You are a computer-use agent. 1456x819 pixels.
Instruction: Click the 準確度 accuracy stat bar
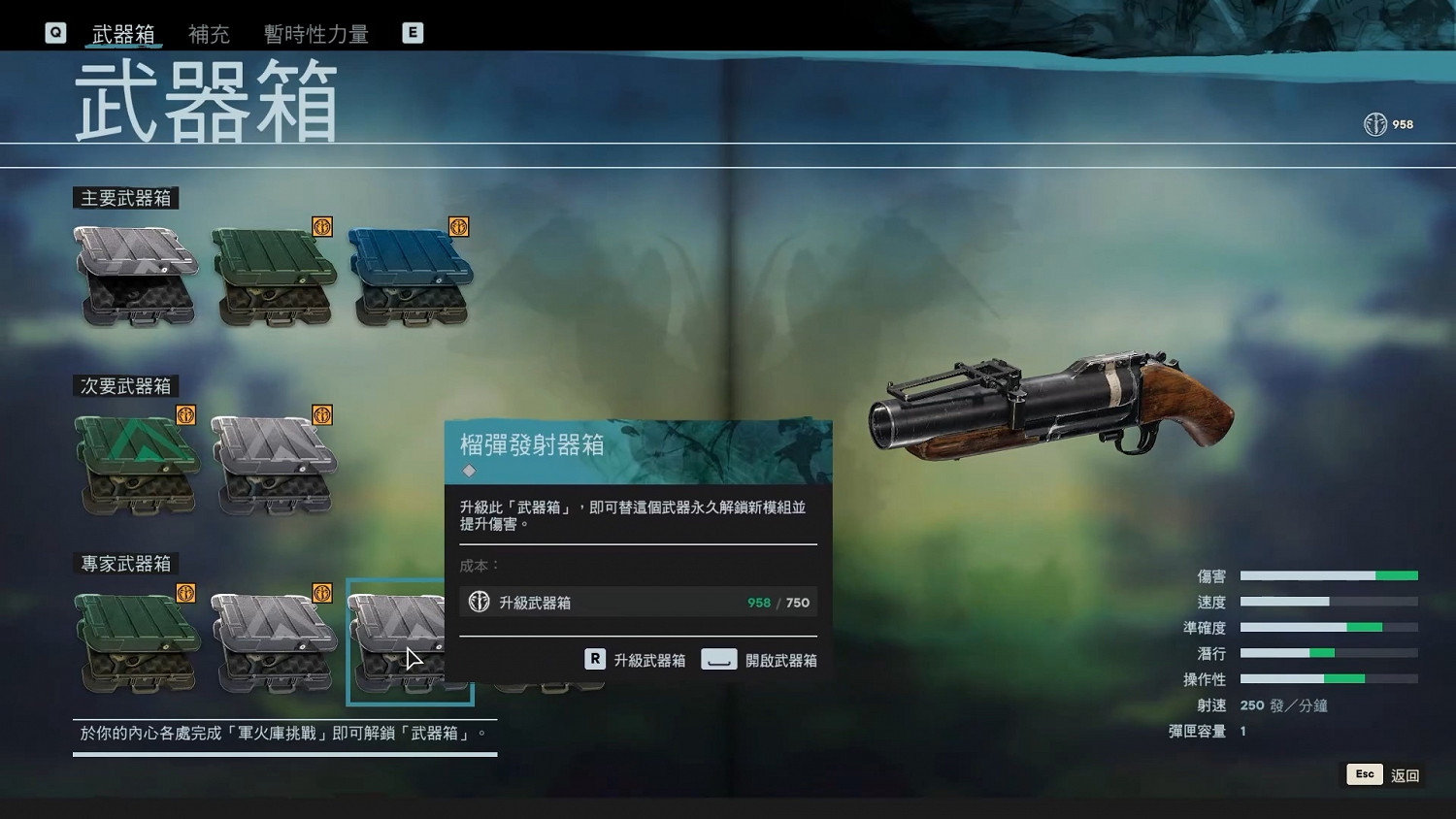coord(1330,628)
